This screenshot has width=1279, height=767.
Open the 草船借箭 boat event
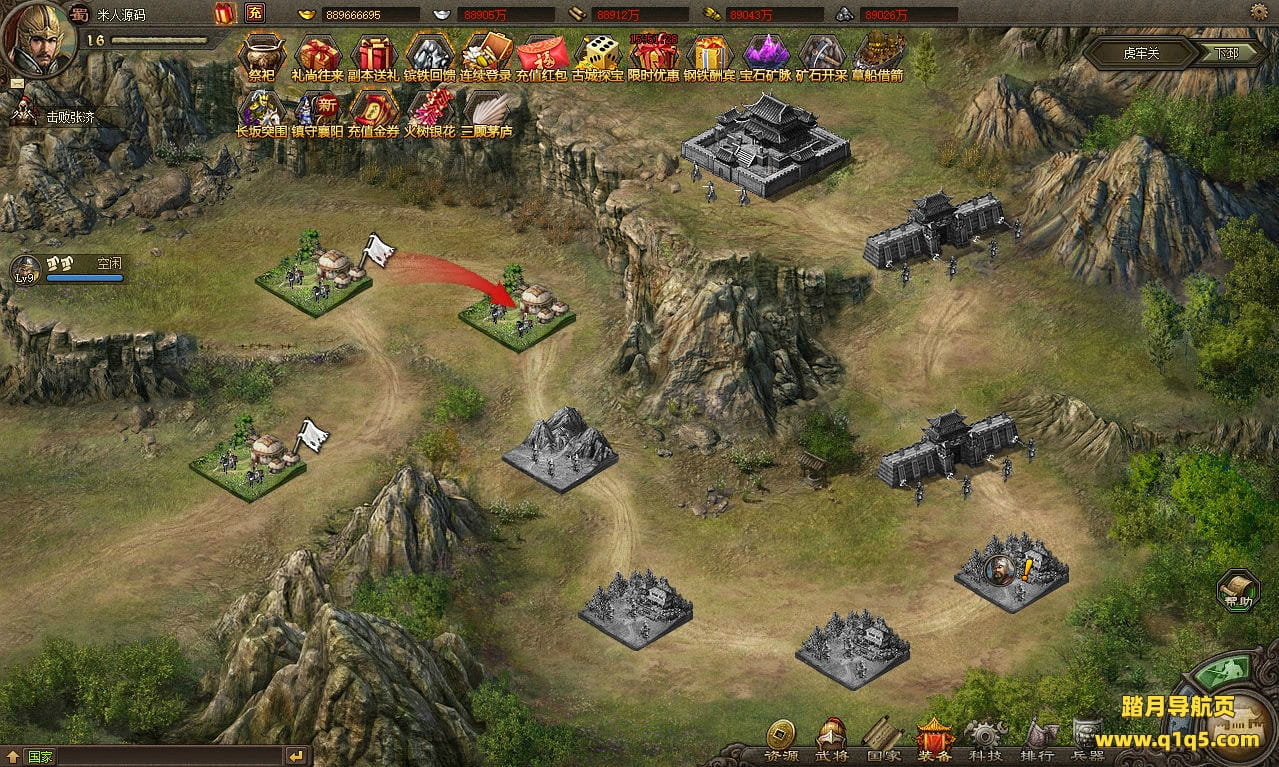(877, 54)
